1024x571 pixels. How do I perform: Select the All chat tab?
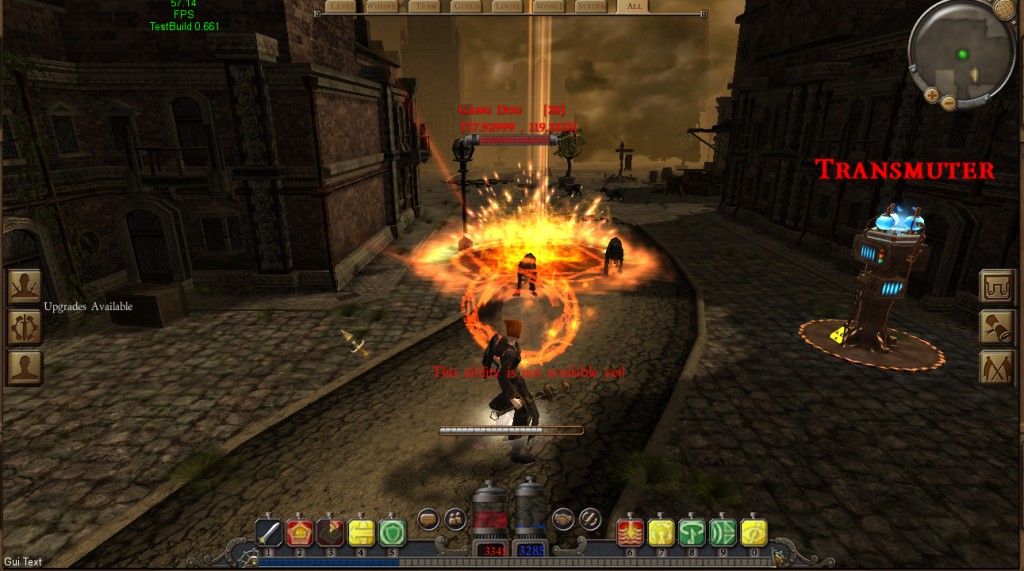coord(632,7)
